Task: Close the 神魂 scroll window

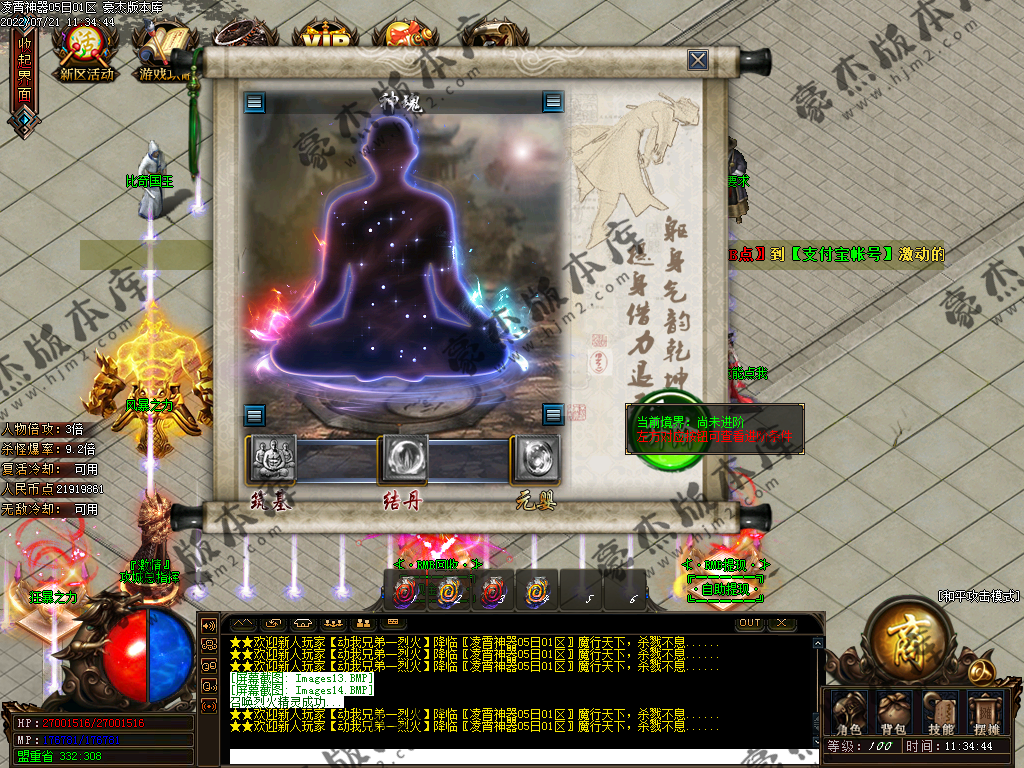Action: tap(698, 60)
